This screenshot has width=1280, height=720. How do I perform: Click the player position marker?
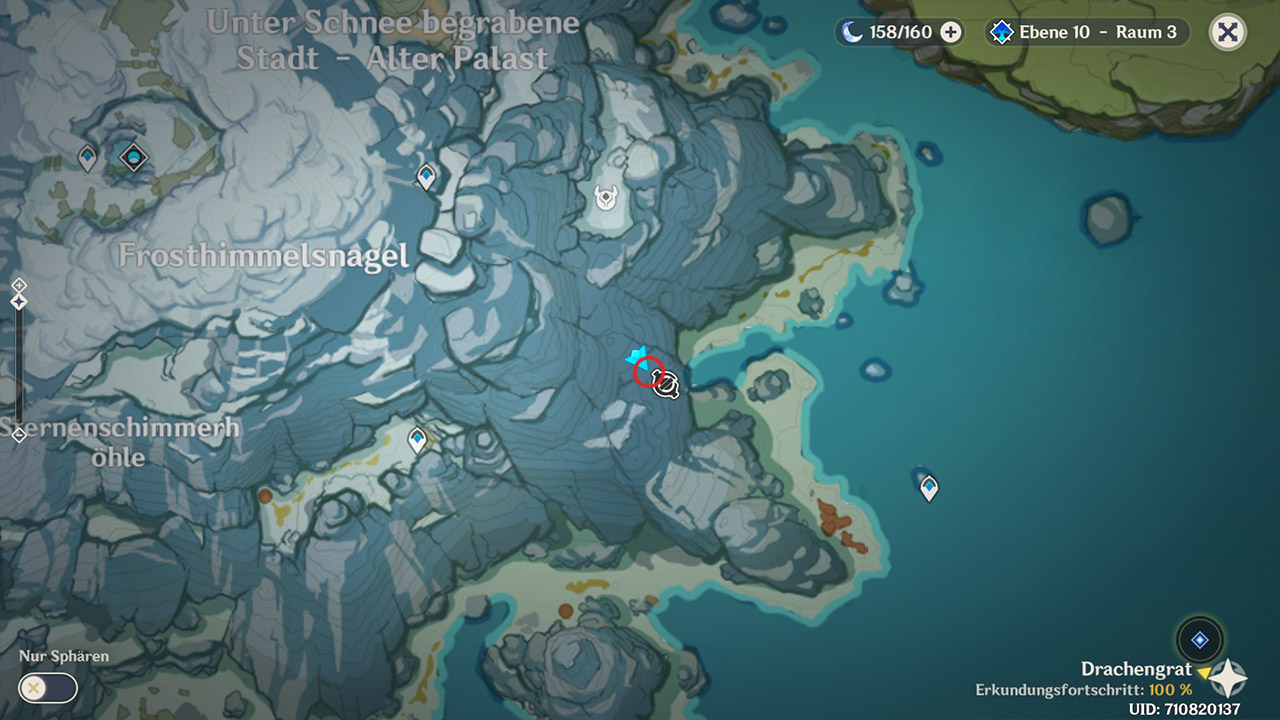[666, 384]
